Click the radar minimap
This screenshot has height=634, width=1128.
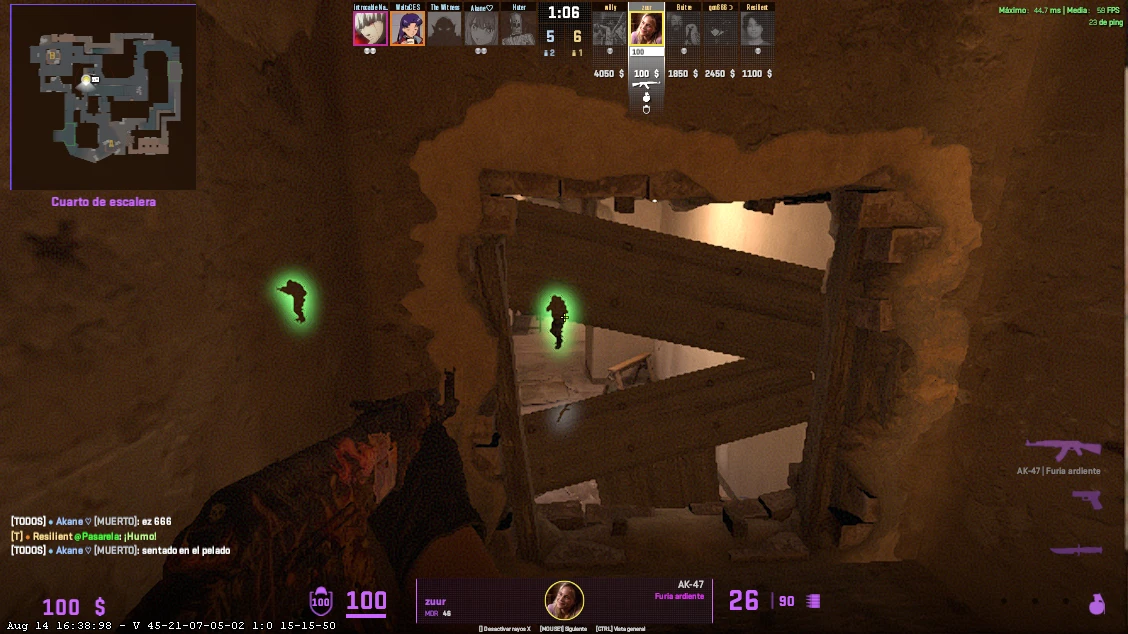pos(103,96)
